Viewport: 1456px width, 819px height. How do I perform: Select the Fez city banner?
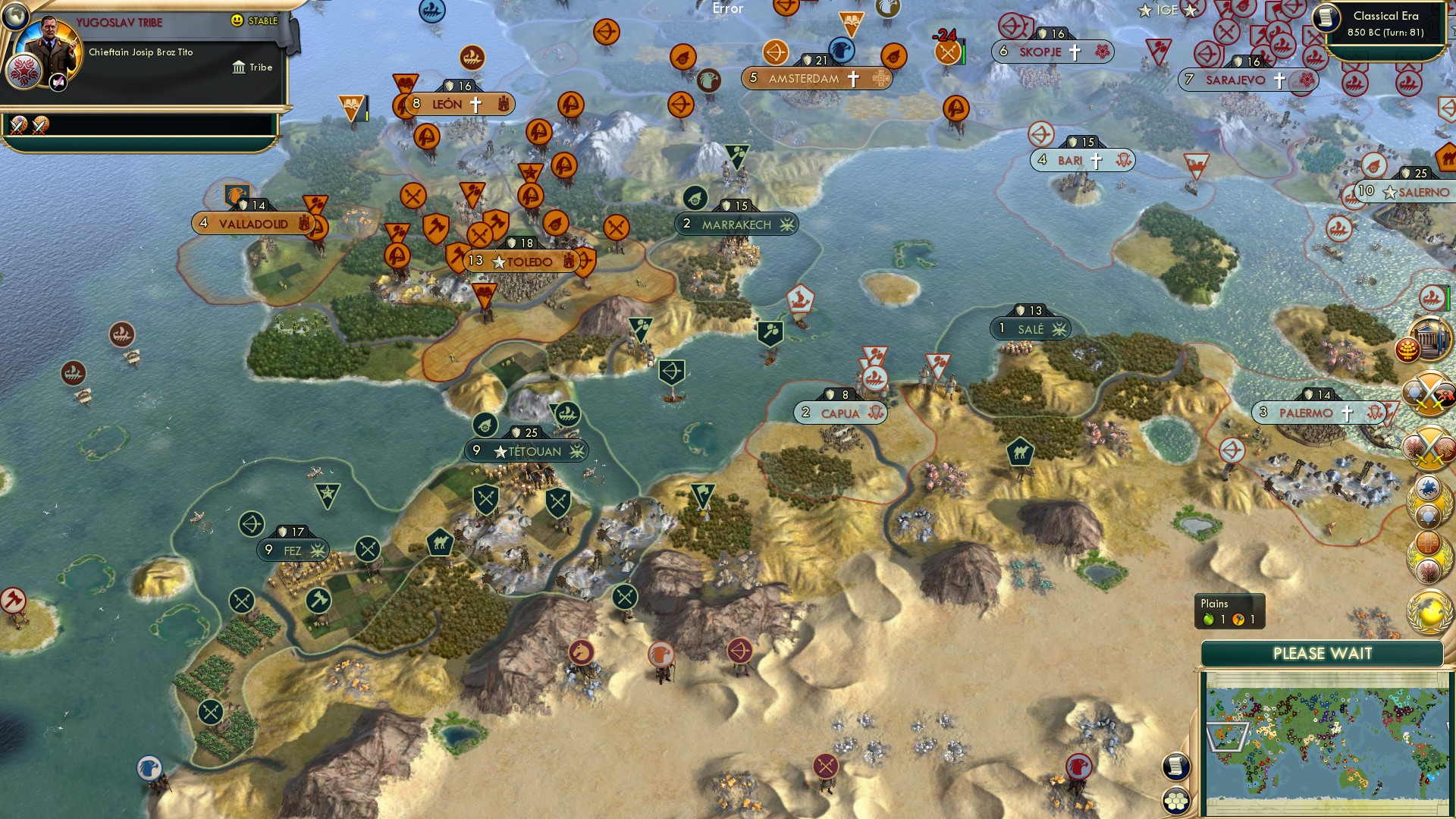click(294, 551)
